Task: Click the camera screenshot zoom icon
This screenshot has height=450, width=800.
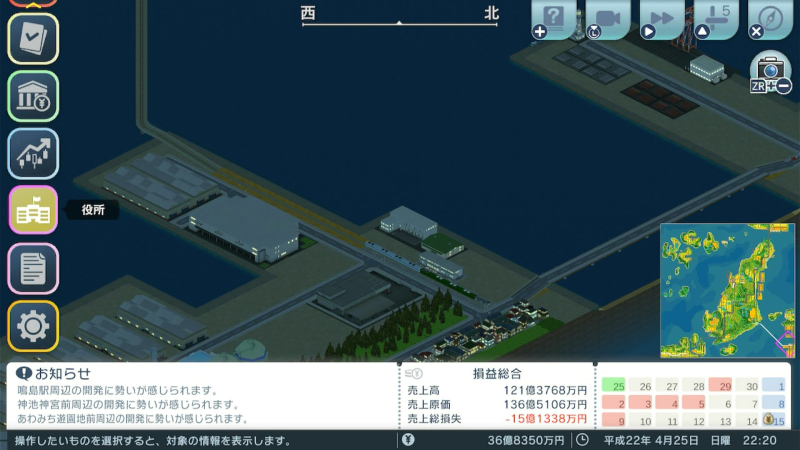Action: [x=770, y=71]
